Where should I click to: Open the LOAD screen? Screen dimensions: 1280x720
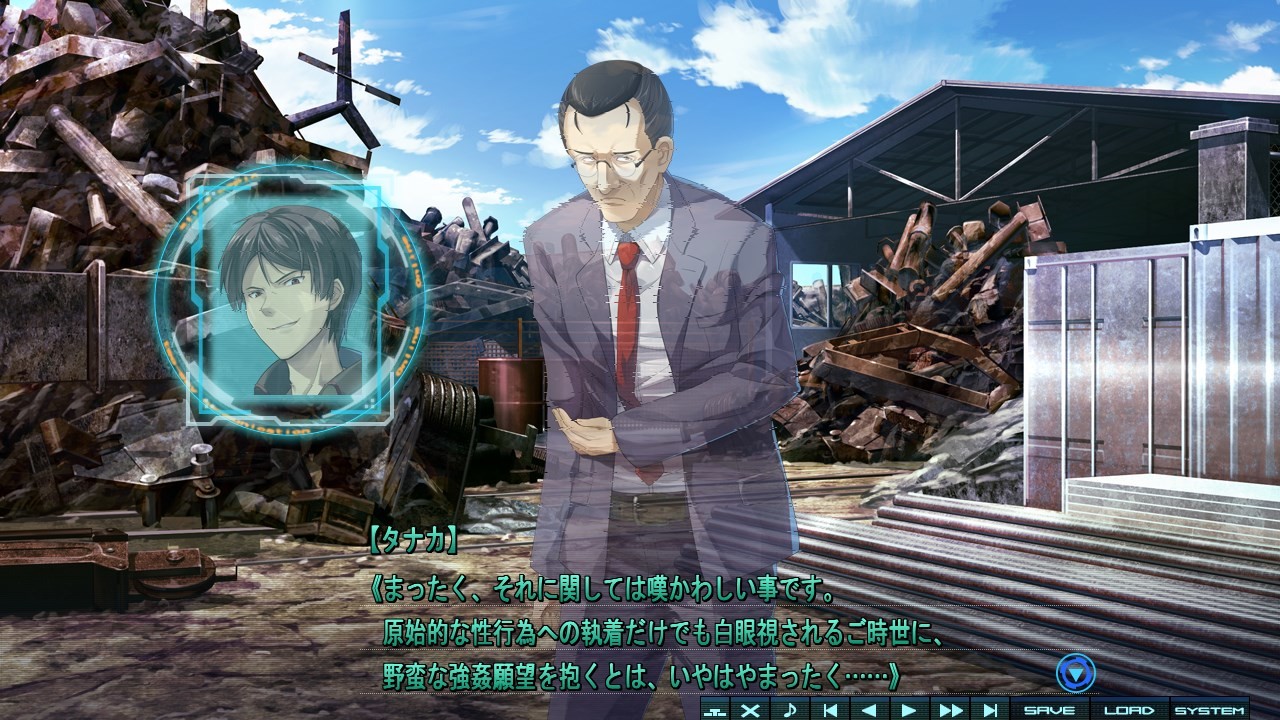click(1130, 708)
